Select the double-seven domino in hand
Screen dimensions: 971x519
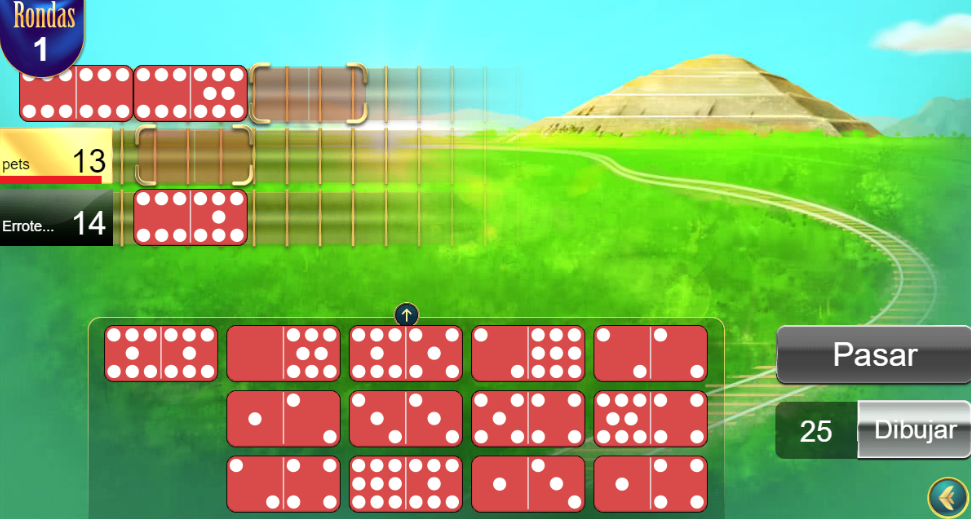[161, 354]
